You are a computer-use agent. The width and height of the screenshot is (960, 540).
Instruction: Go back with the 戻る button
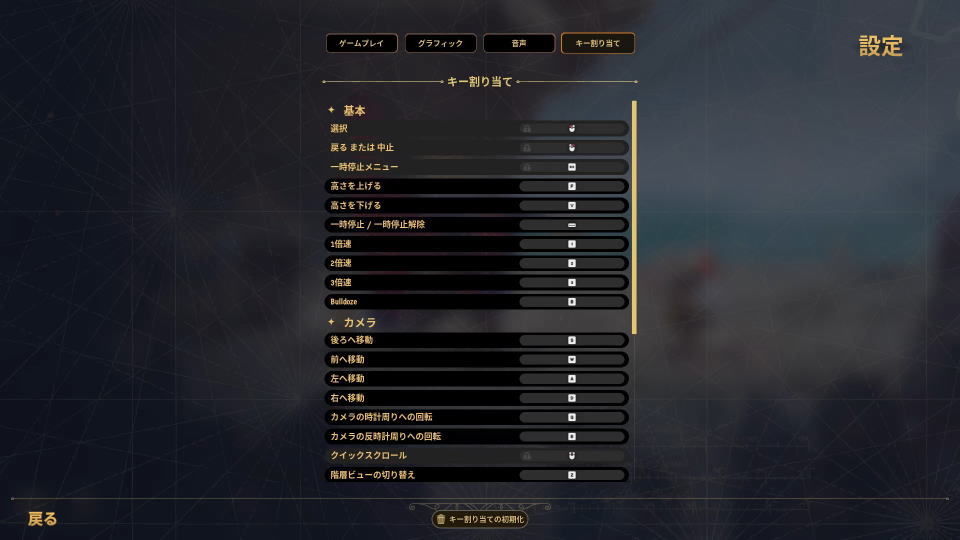tap(43, 519)
